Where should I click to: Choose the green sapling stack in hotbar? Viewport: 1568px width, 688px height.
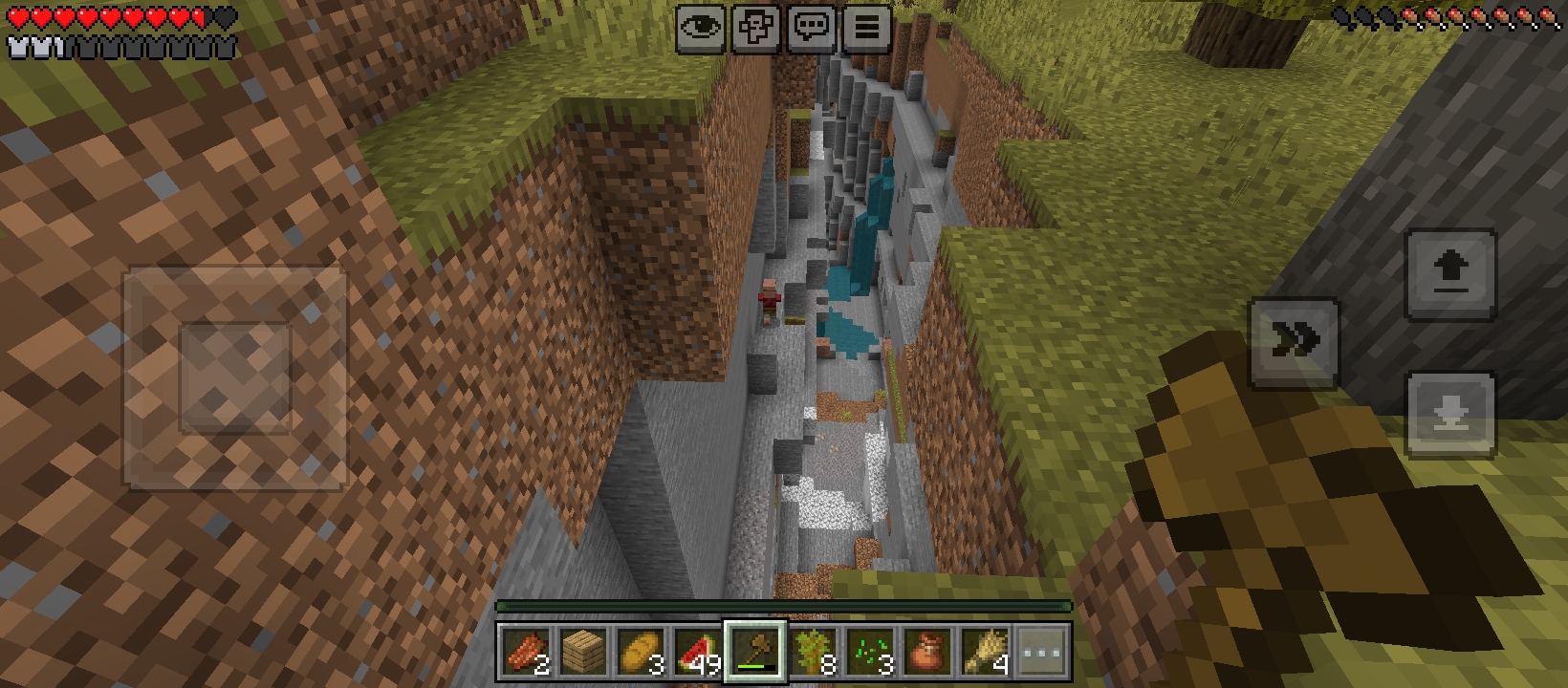click(813, 653)
